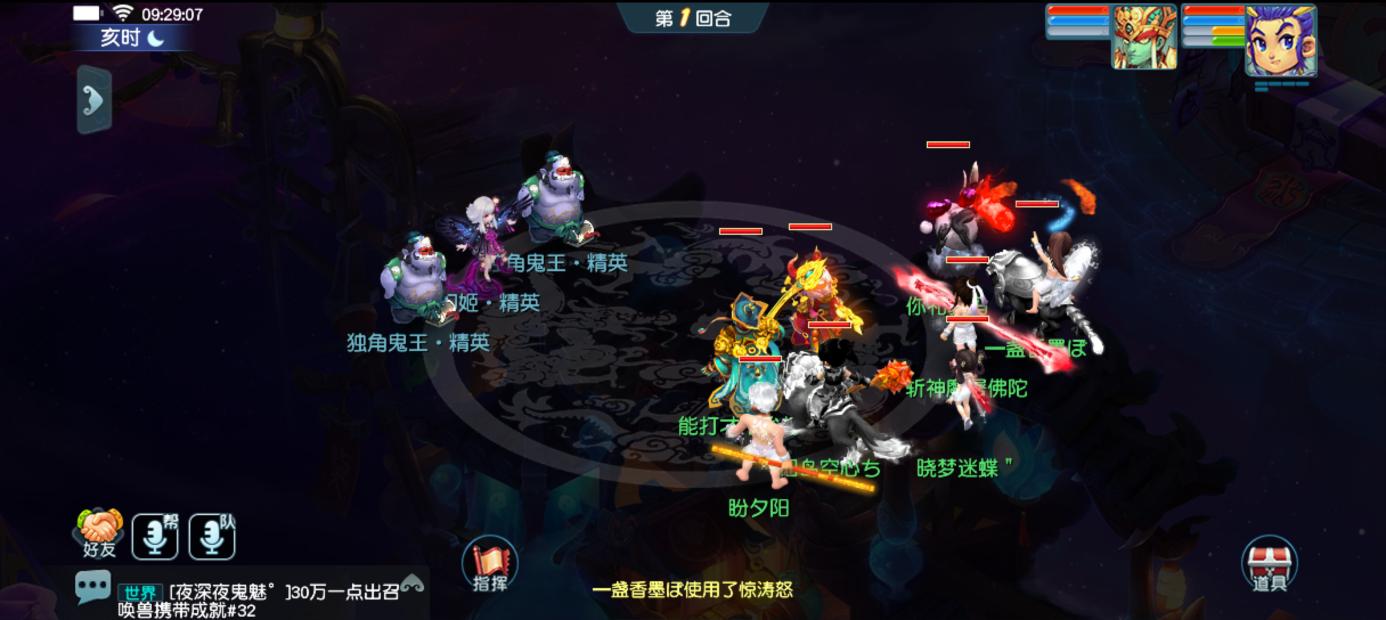
Task: Toggle the 帮 guild voice microphone
Action: pyautogui.click(x=155, y=536)
